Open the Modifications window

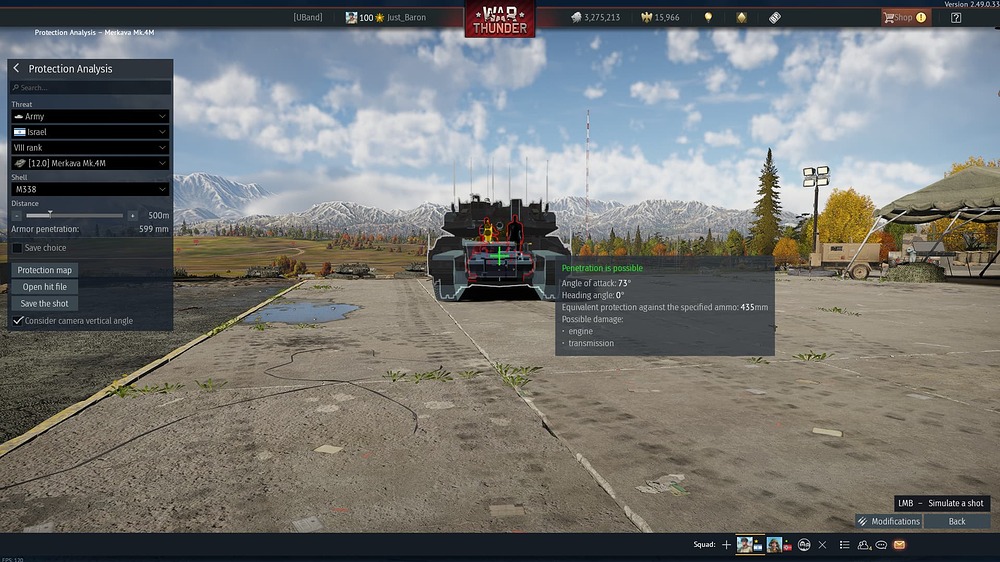coord(888,521)
